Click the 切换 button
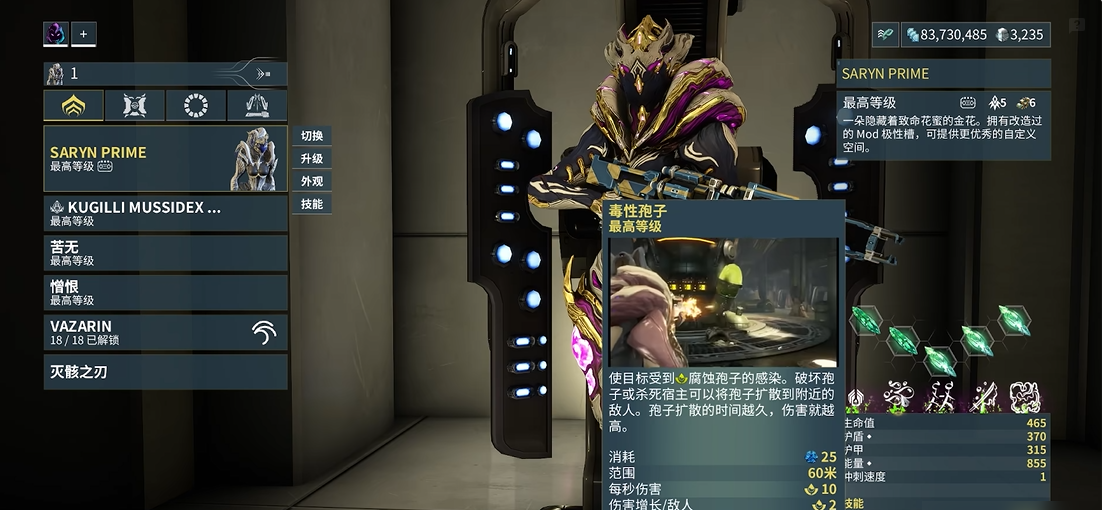 click(312, 136)
